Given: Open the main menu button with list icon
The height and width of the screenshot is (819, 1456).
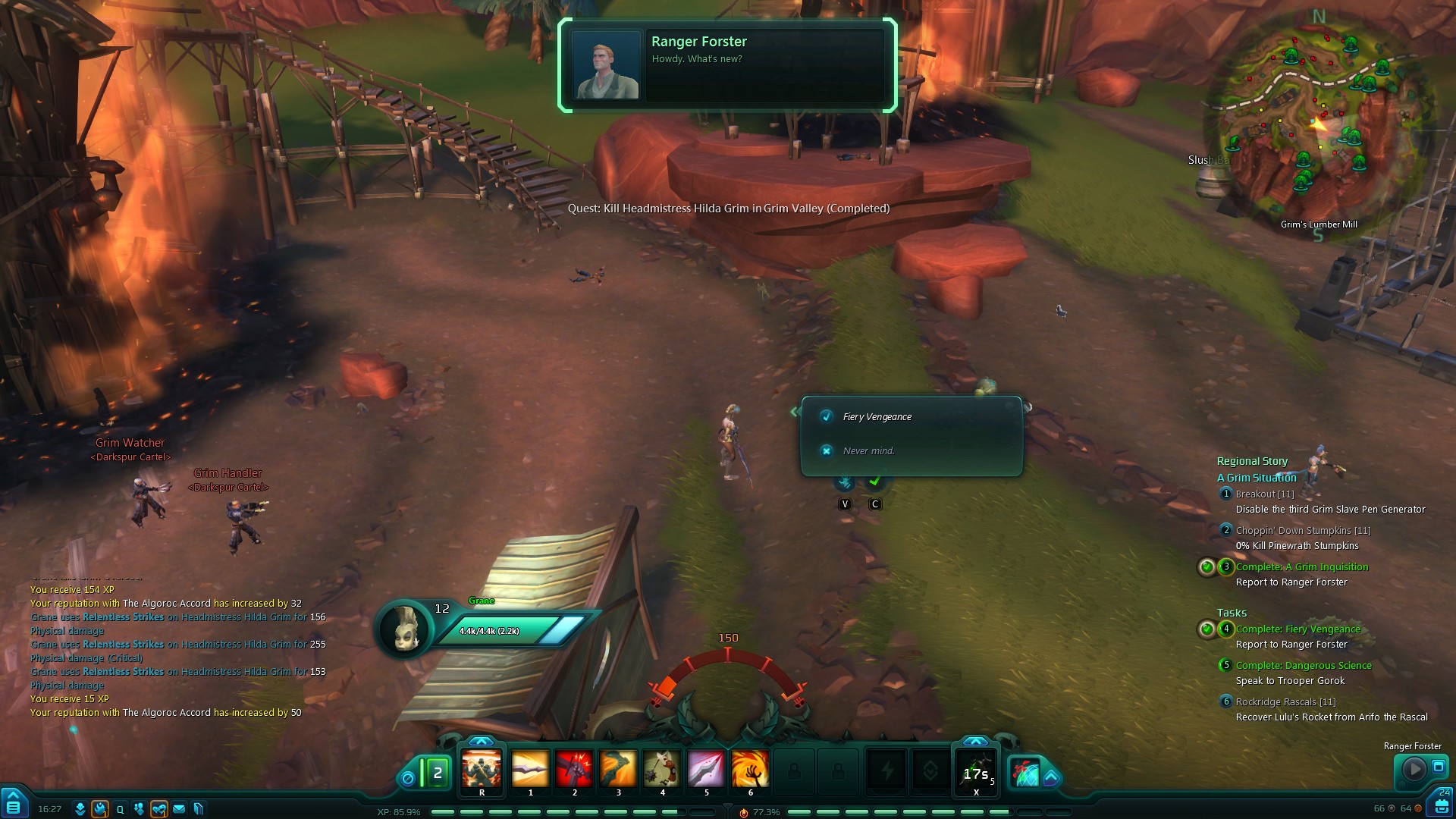Looking at the screenshot, I should click(13, 804).
